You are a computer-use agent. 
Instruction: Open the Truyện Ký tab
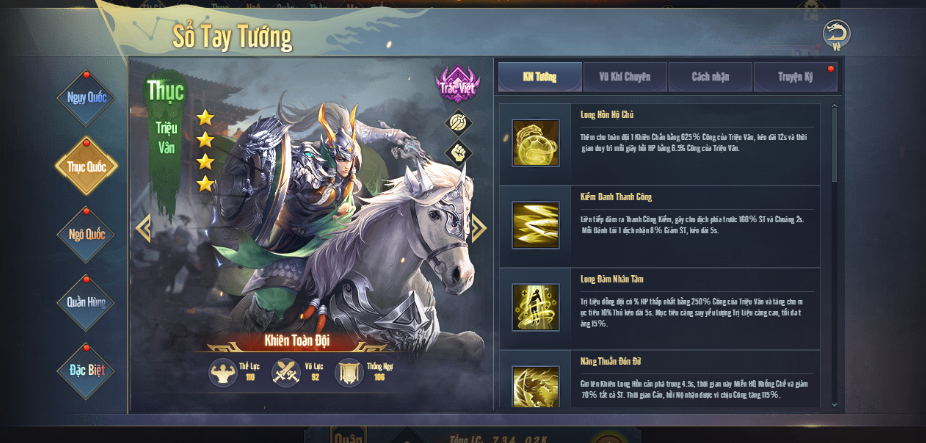click(796, 77)
